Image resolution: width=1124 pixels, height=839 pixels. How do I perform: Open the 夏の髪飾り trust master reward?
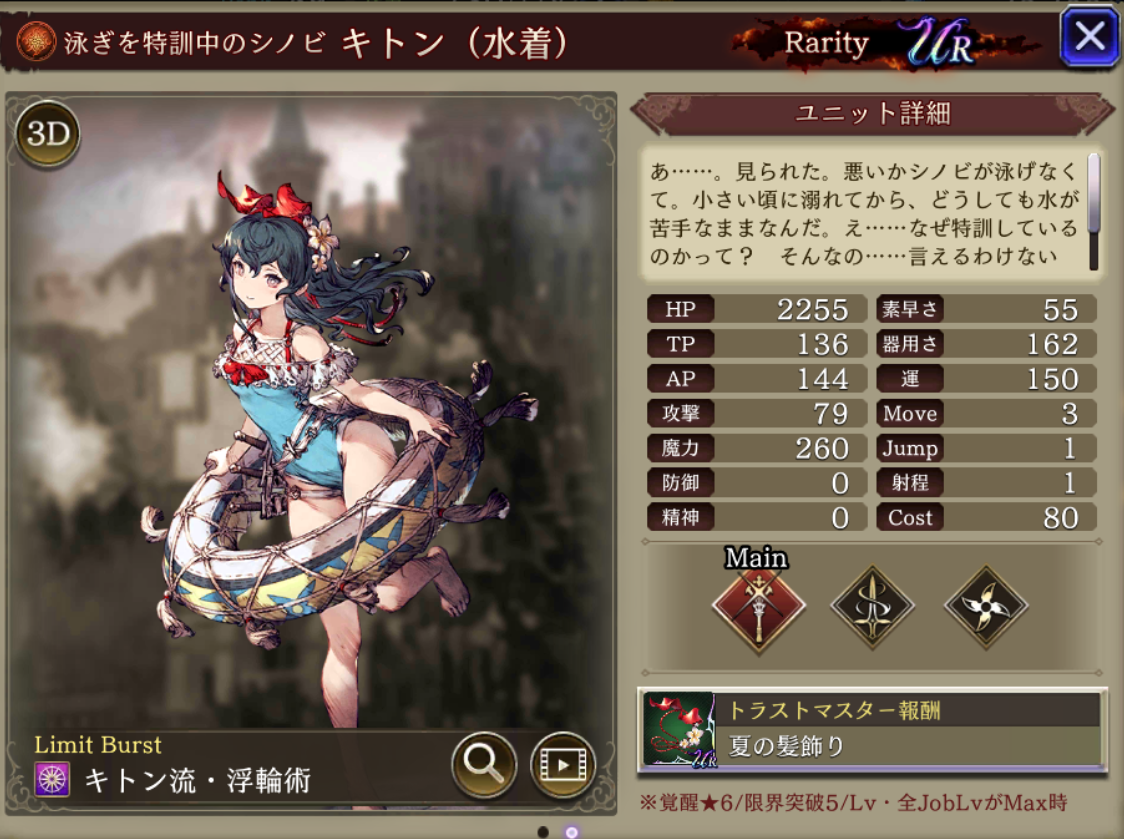(871, 729)
